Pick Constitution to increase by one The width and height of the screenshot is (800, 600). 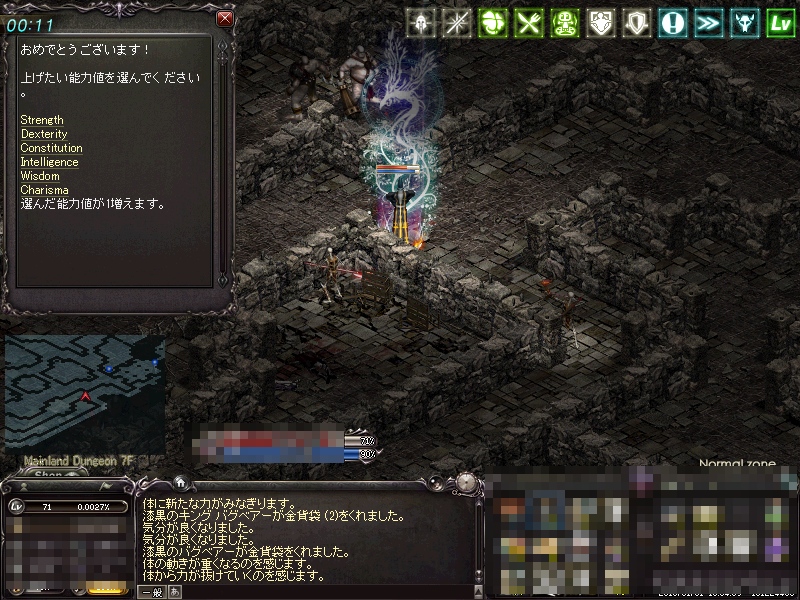click(51, 148)
